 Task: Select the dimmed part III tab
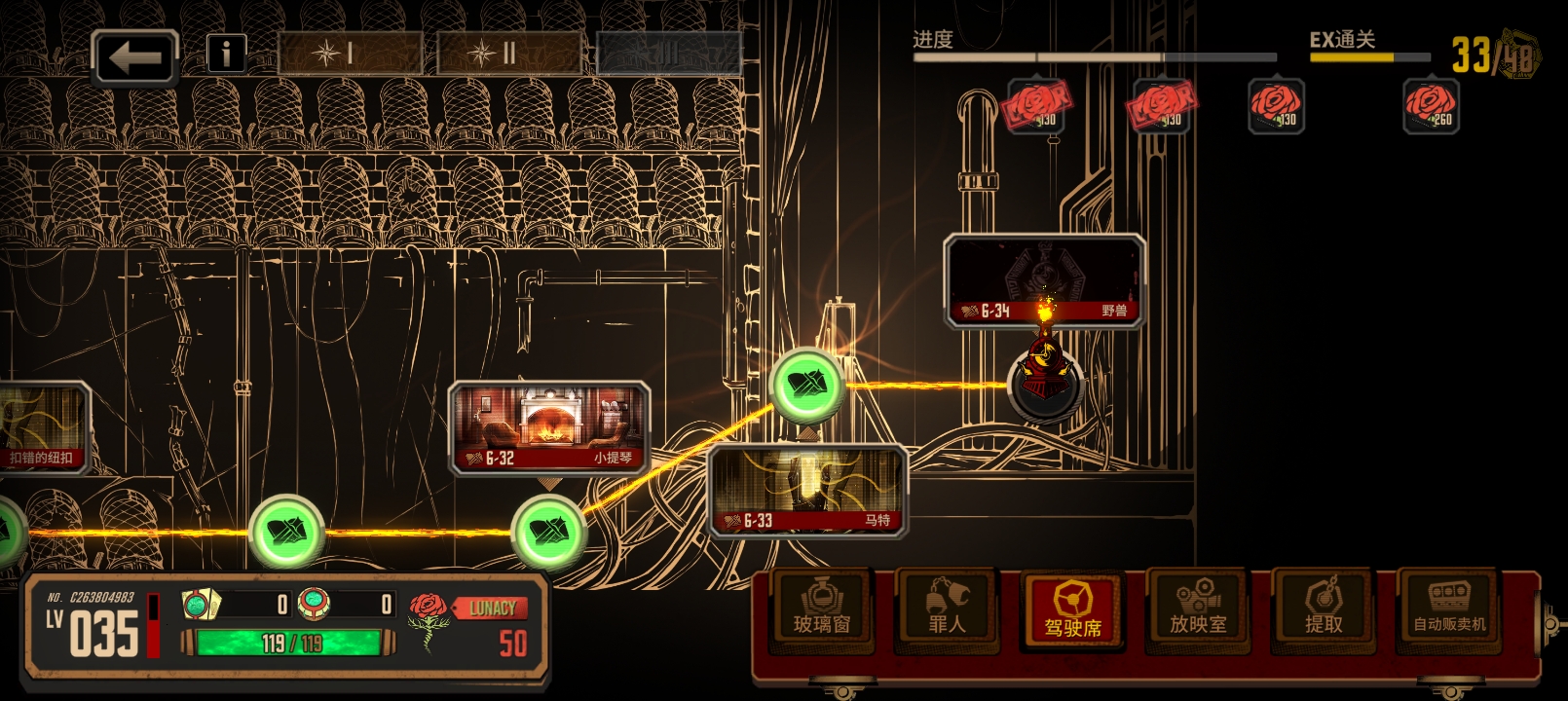tap(668, 54)
